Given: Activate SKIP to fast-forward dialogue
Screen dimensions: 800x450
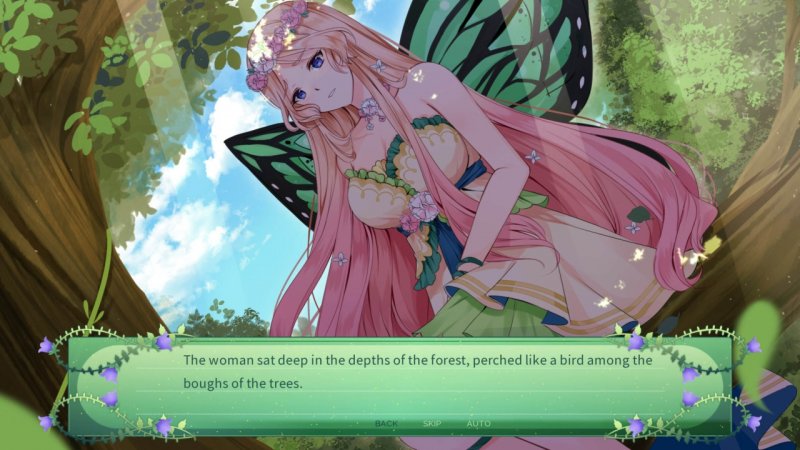Looking at the screenshot, I should pyautogui.click(x=432, y=423).
